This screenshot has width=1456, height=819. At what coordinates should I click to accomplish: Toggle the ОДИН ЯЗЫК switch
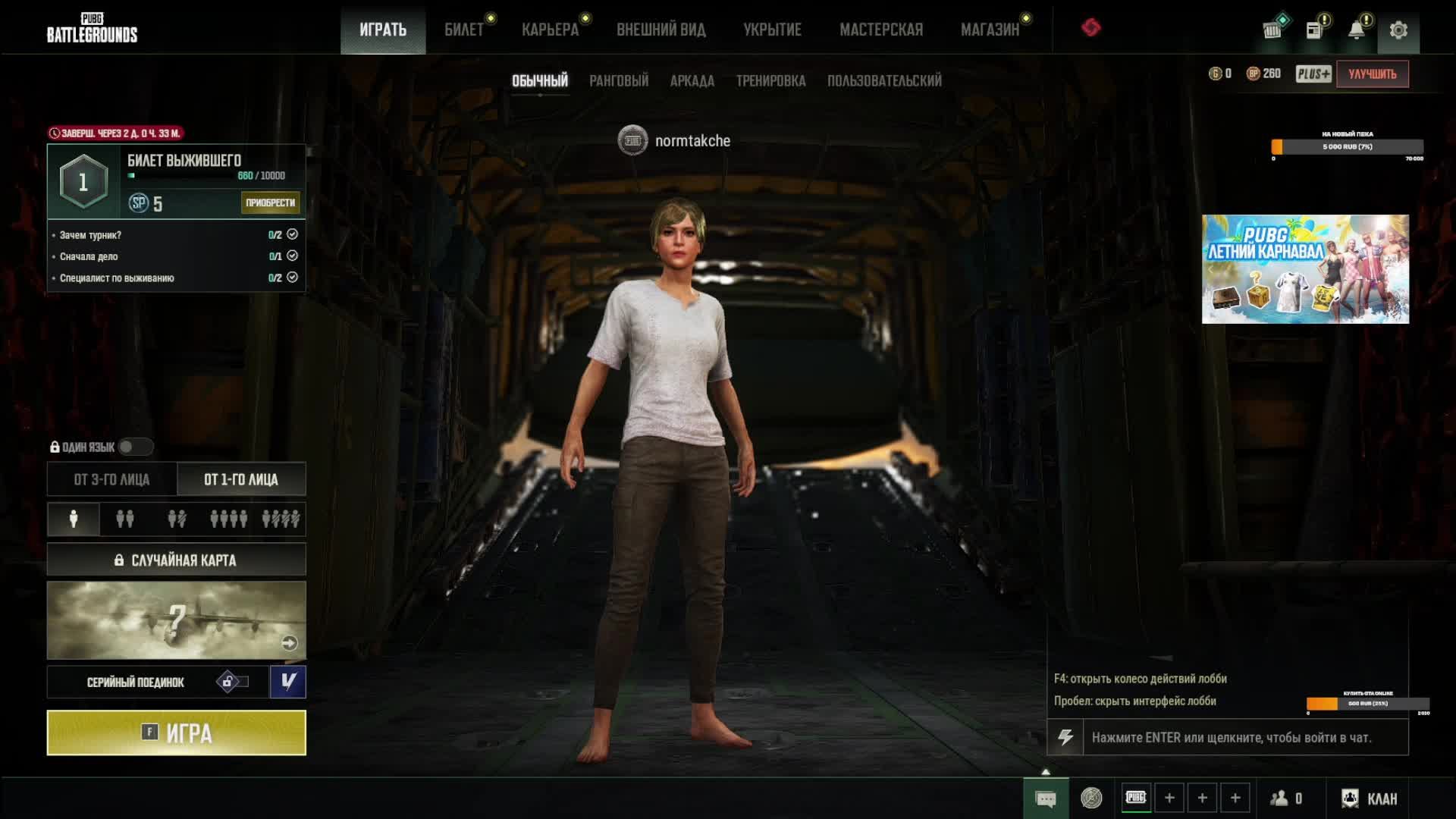135,447
